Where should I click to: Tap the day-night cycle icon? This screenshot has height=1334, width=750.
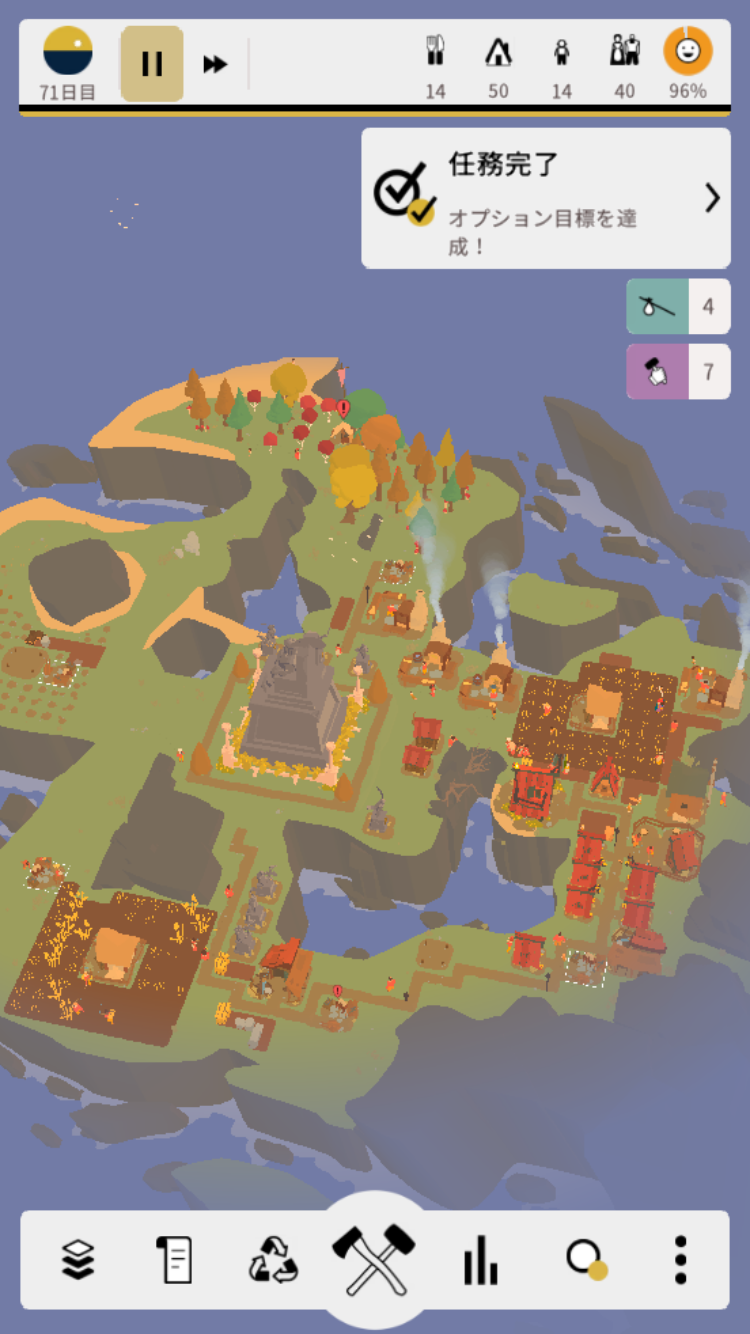point(68,52)
